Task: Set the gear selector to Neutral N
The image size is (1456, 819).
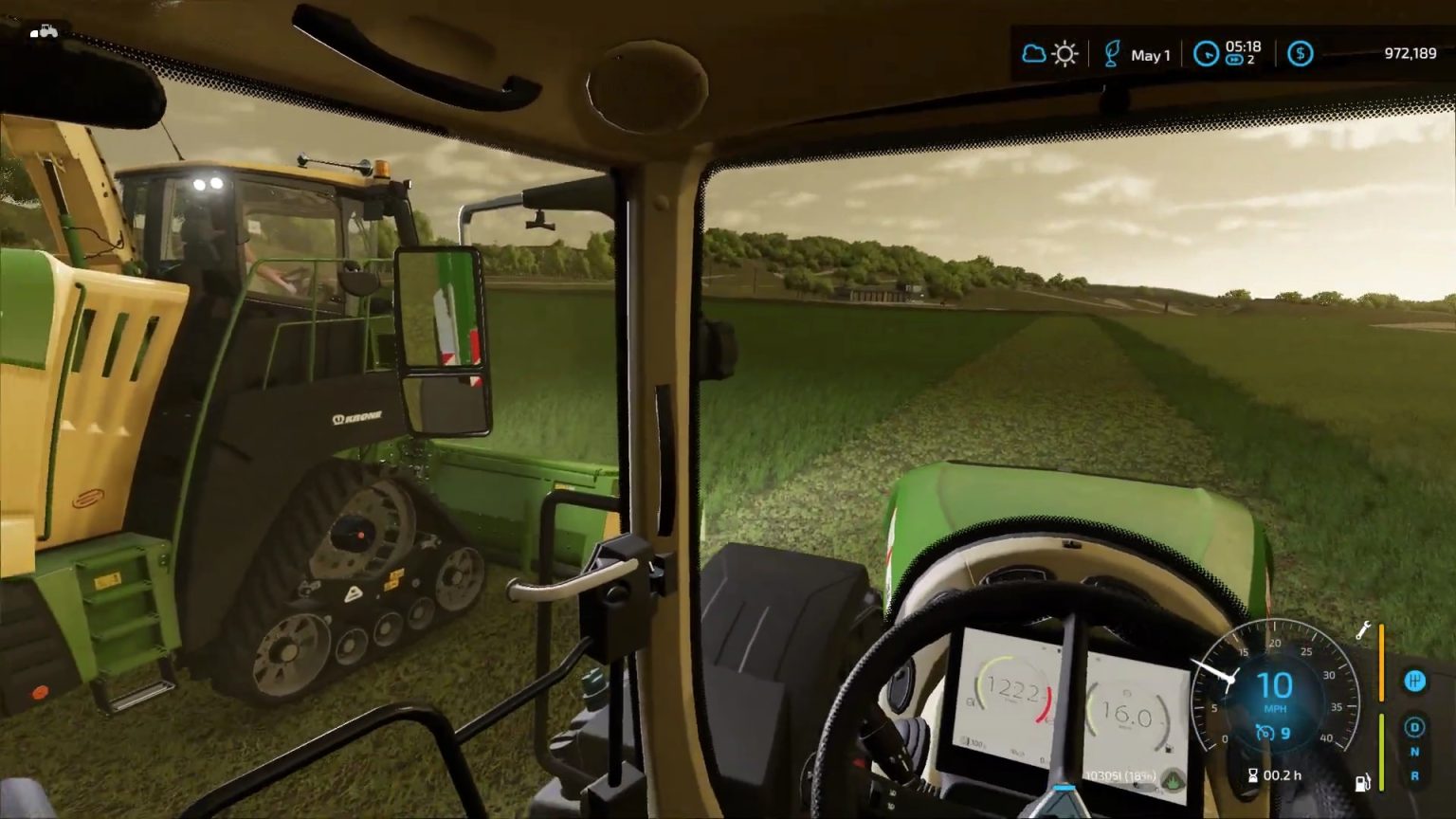Action: click(1413, 752)
